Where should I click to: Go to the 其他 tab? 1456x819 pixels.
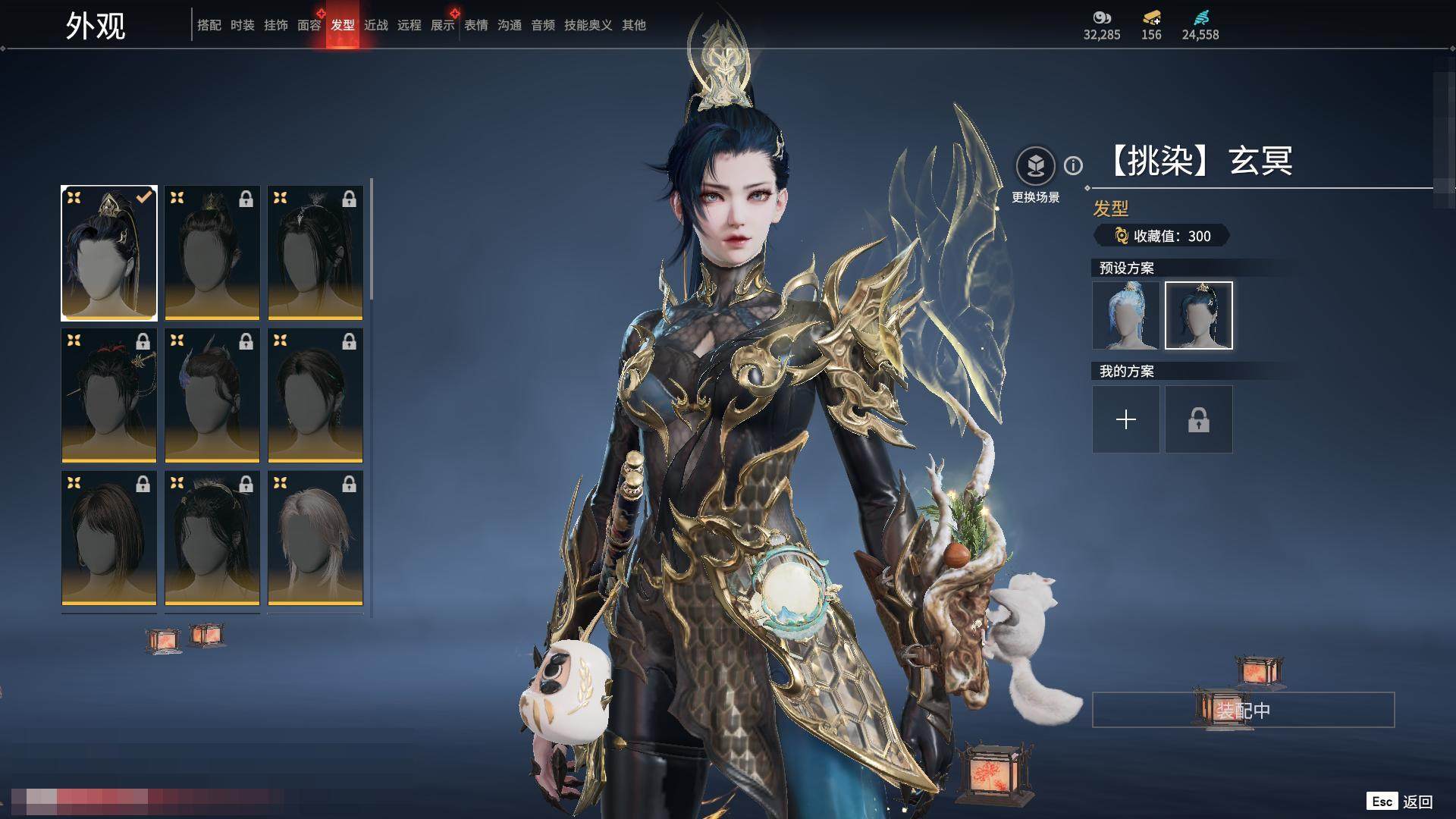coord(633,25)
